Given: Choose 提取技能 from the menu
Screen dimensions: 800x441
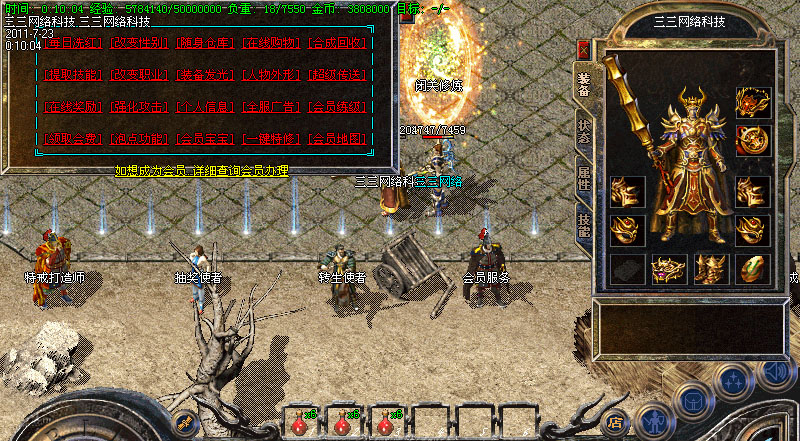Looking at the screenshot, I should [72, 75].
